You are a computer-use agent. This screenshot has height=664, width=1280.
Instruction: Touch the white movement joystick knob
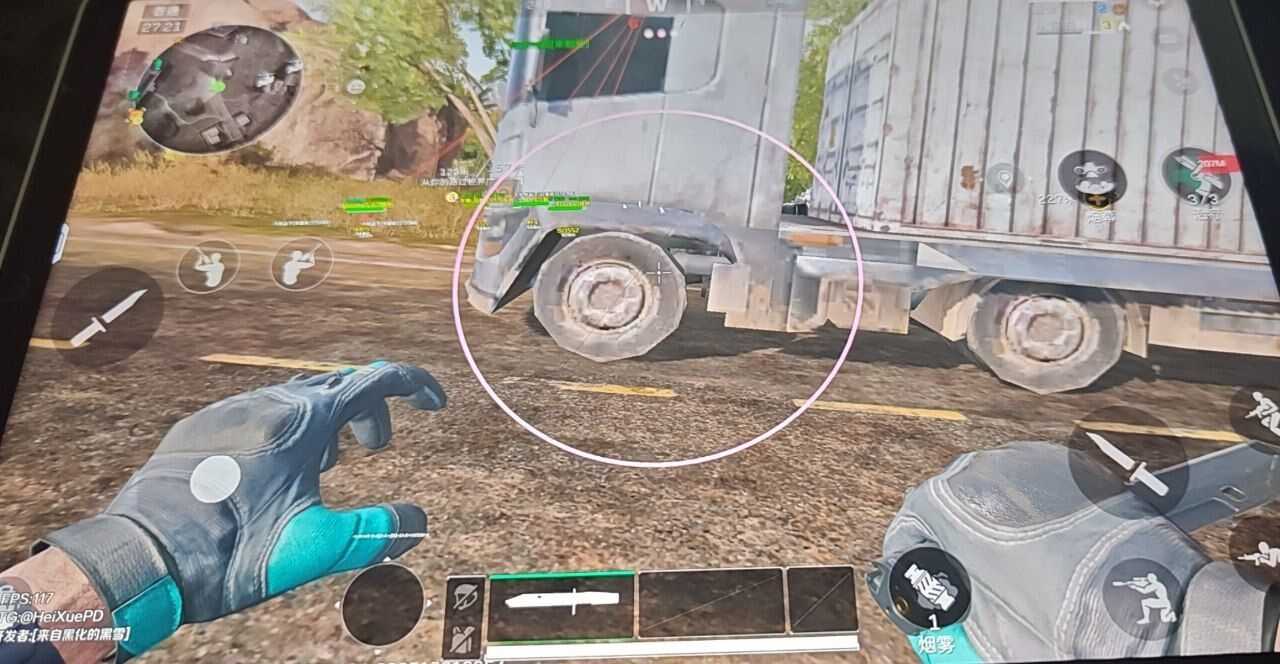pos(215,478)
